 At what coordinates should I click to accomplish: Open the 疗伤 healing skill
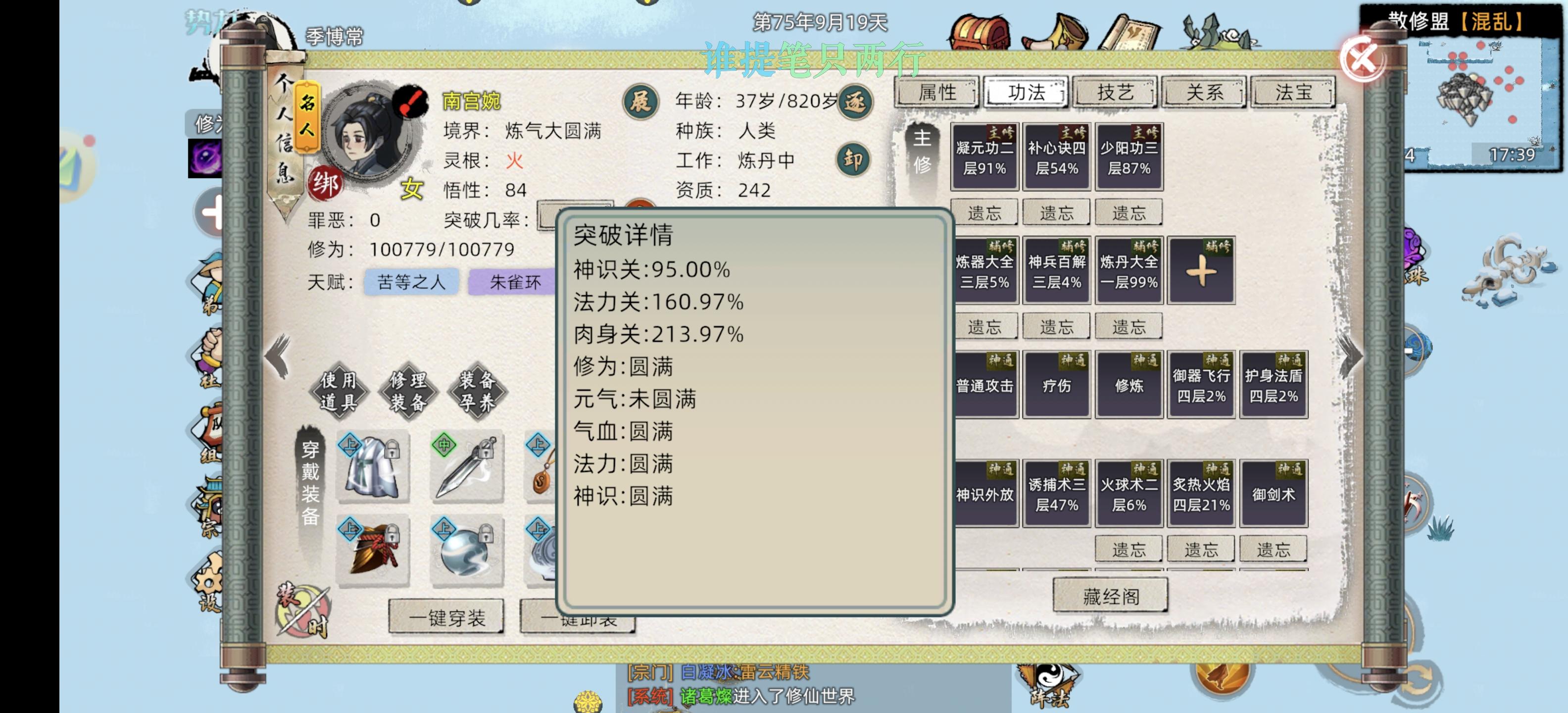(1057, 385)
